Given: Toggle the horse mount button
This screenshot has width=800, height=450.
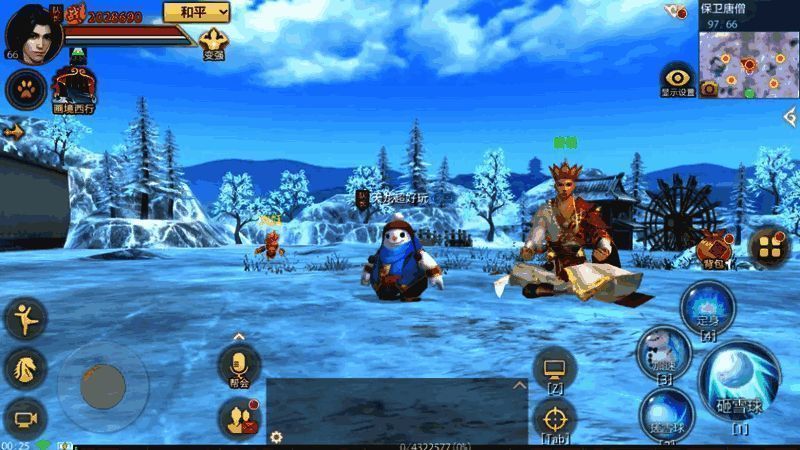Looking at the screenshot, I should click(26, 368).
